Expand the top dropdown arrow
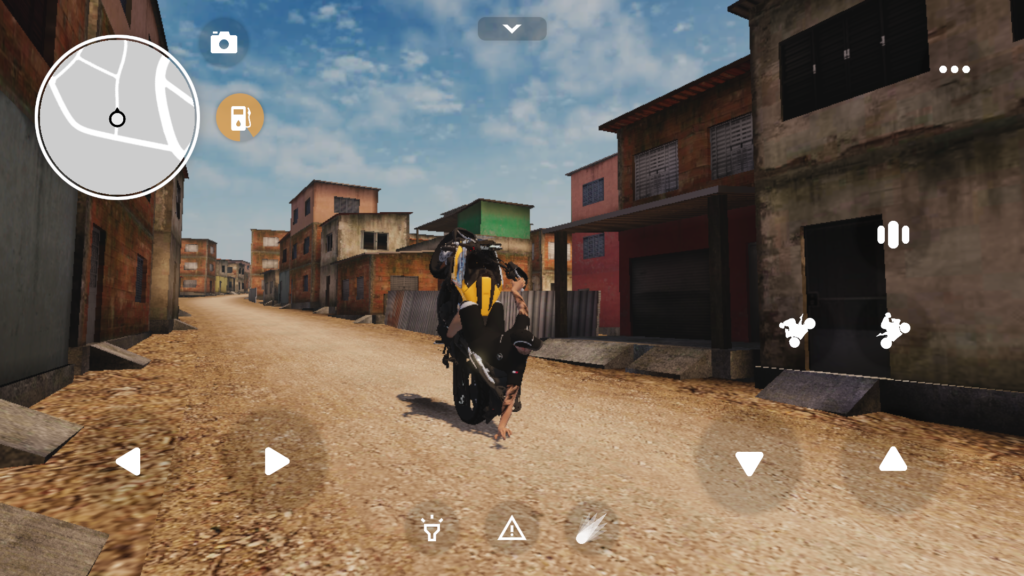The width and height of the screenshot is (1024, 576). (512, 29)
